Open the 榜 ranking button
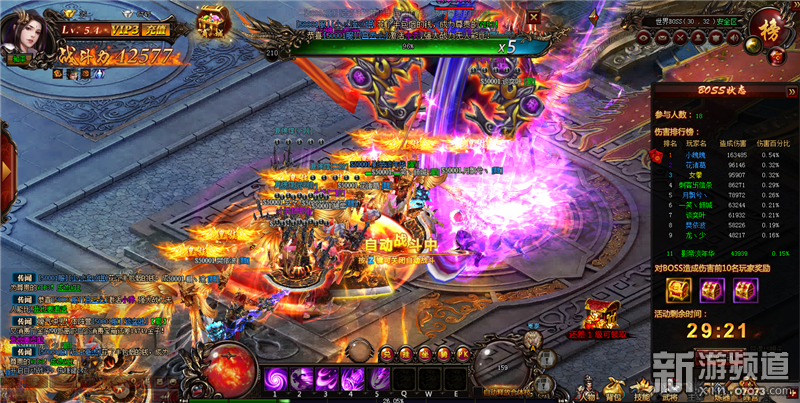This screenshot has width=800, height=403. pos(769,25)
